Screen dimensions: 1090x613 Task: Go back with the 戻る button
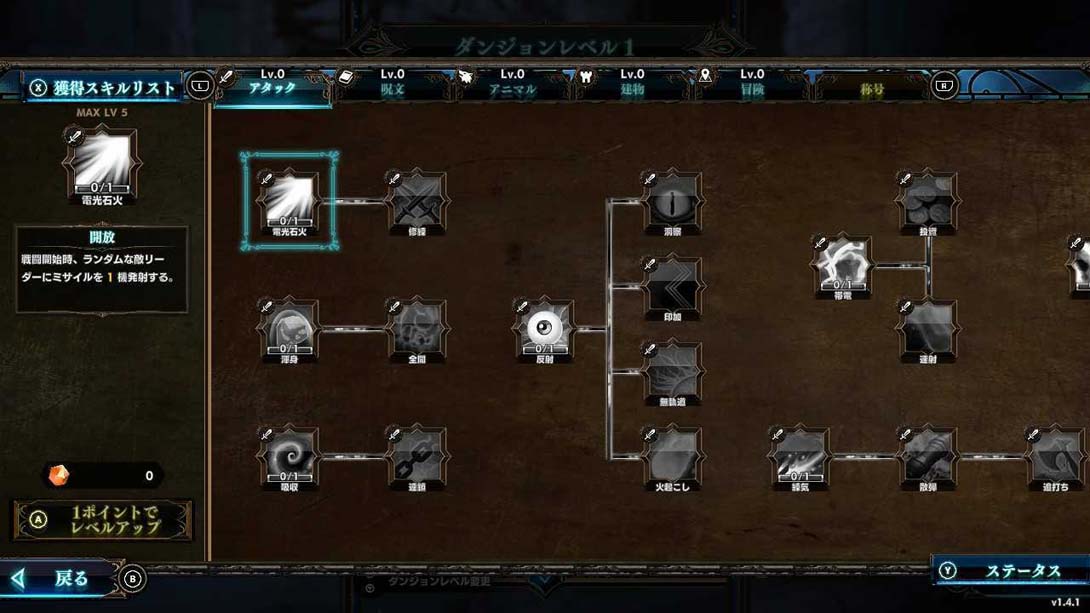tap(70, 578)
